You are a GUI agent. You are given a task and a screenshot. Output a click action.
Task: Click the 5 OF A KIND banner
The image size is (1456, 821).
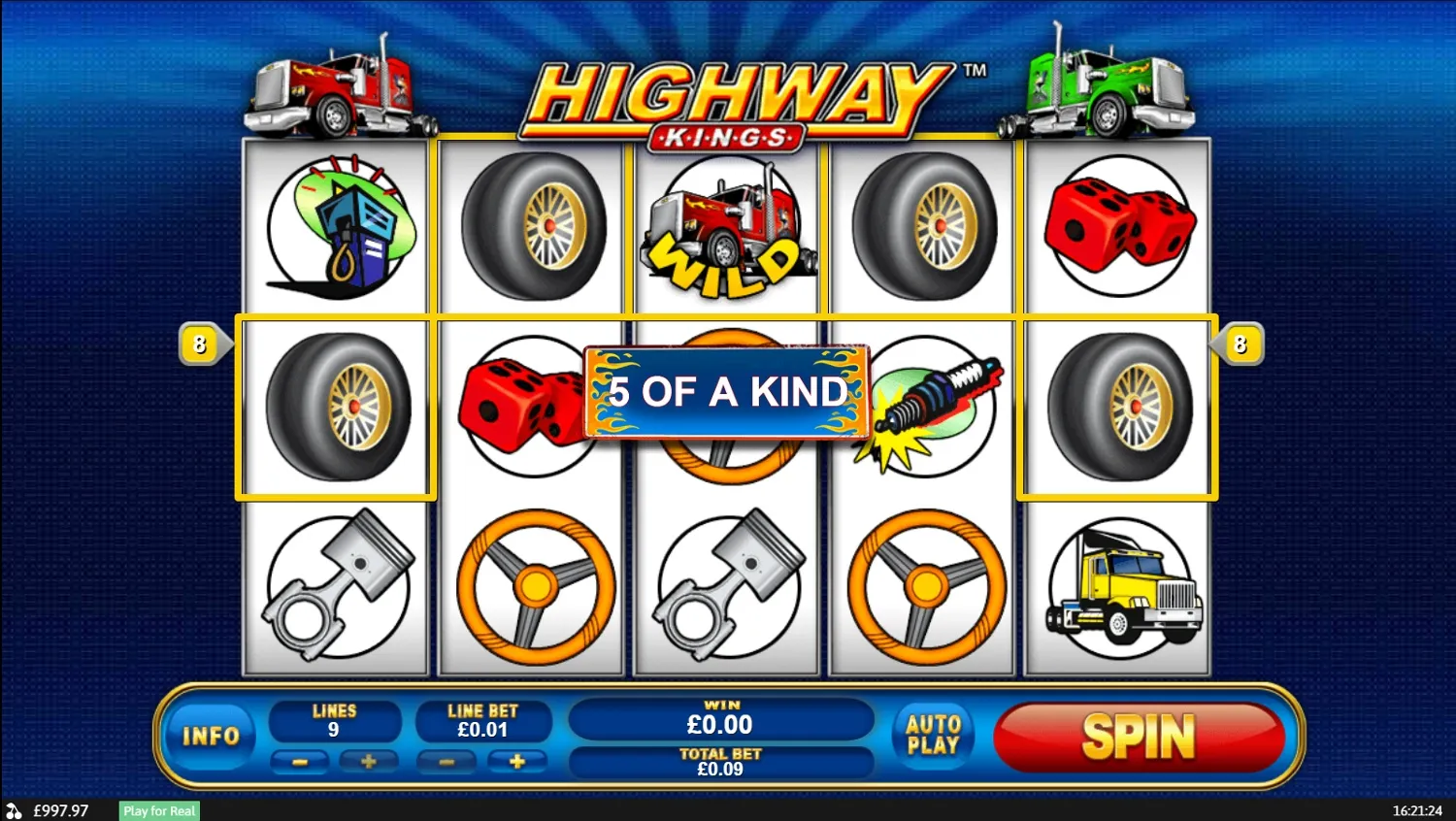(726, 392)
